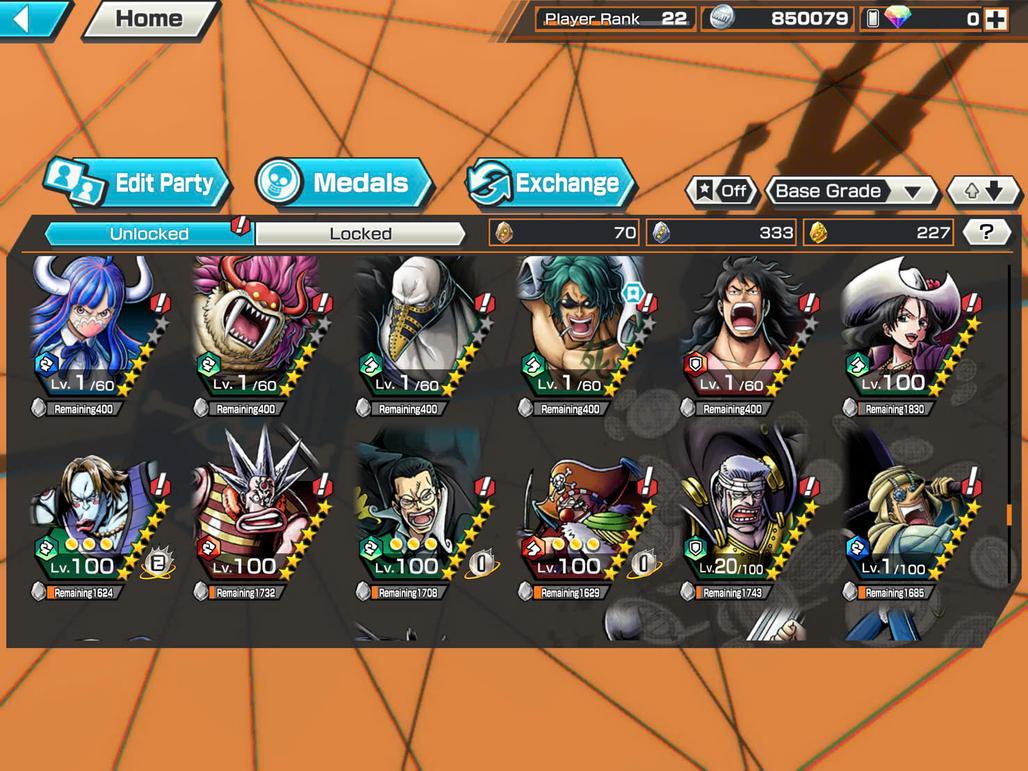Add rainbow diamonds with the plus button
Screen dimensions: 1028x771
(x=995, y=19)
